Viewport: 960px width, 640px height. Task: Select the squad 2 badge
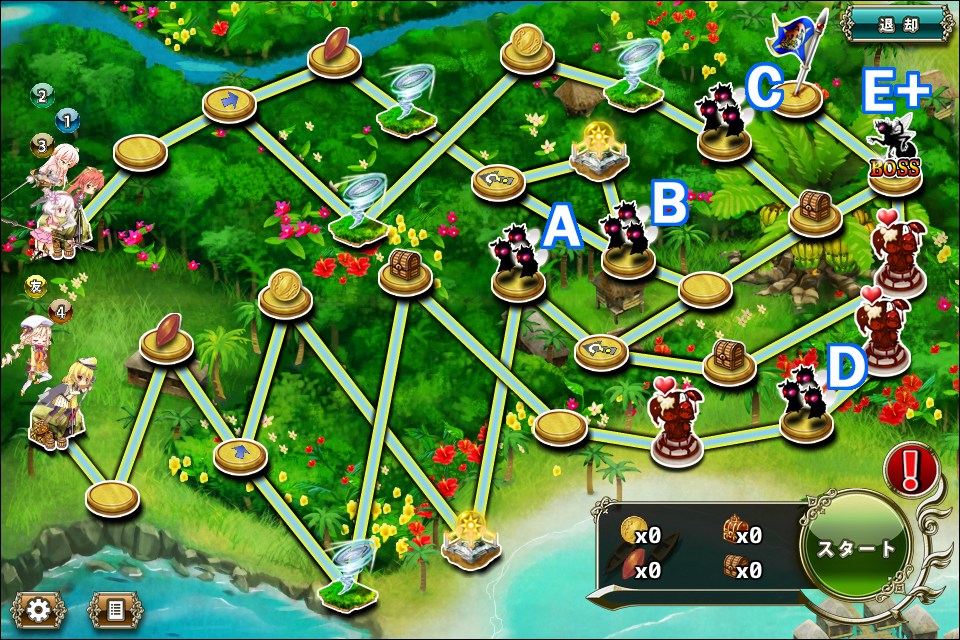pyautogui.click(x=42, y=95)
